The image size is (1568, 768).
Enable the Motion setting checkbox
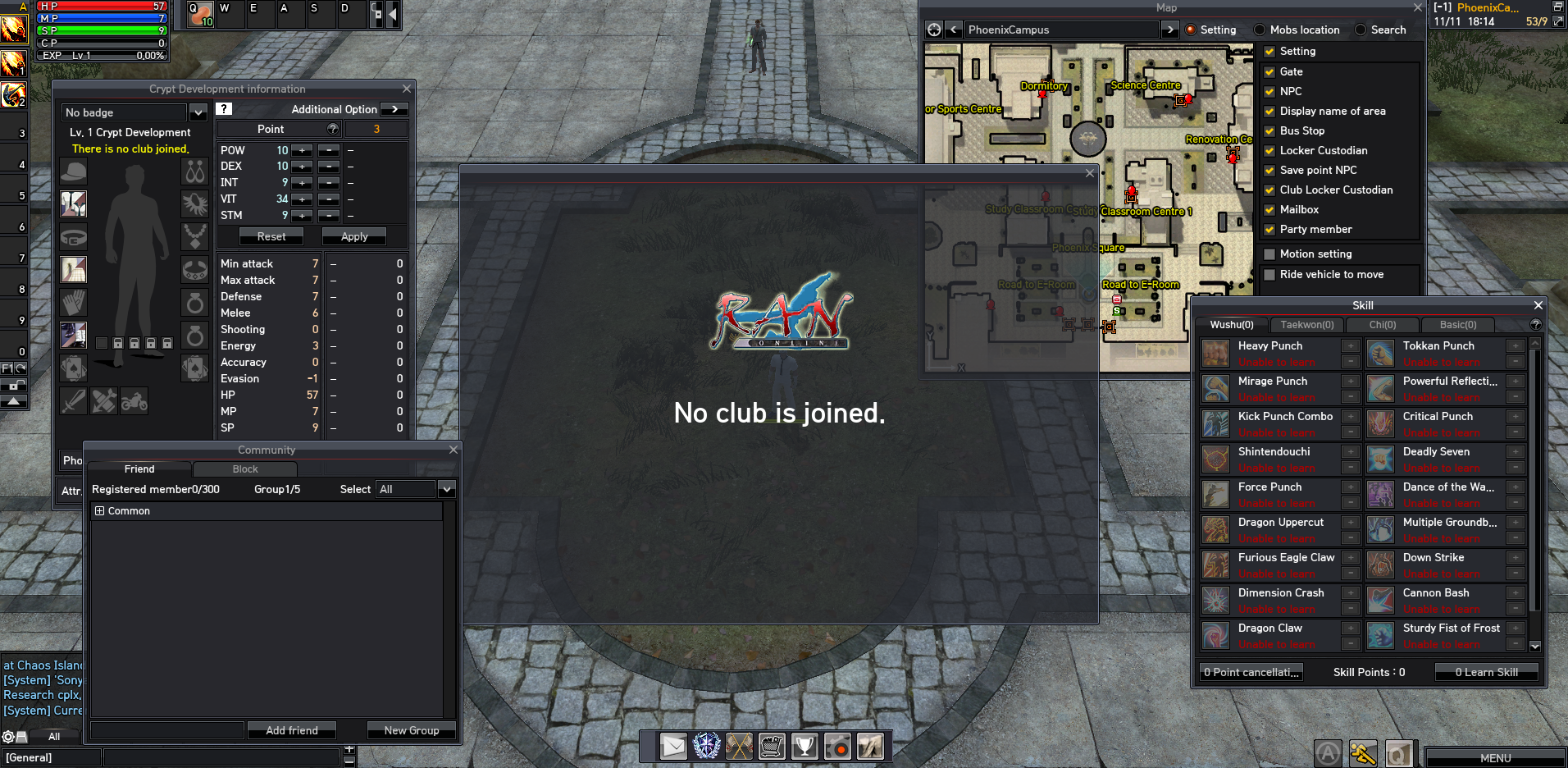pos(1269,254)
